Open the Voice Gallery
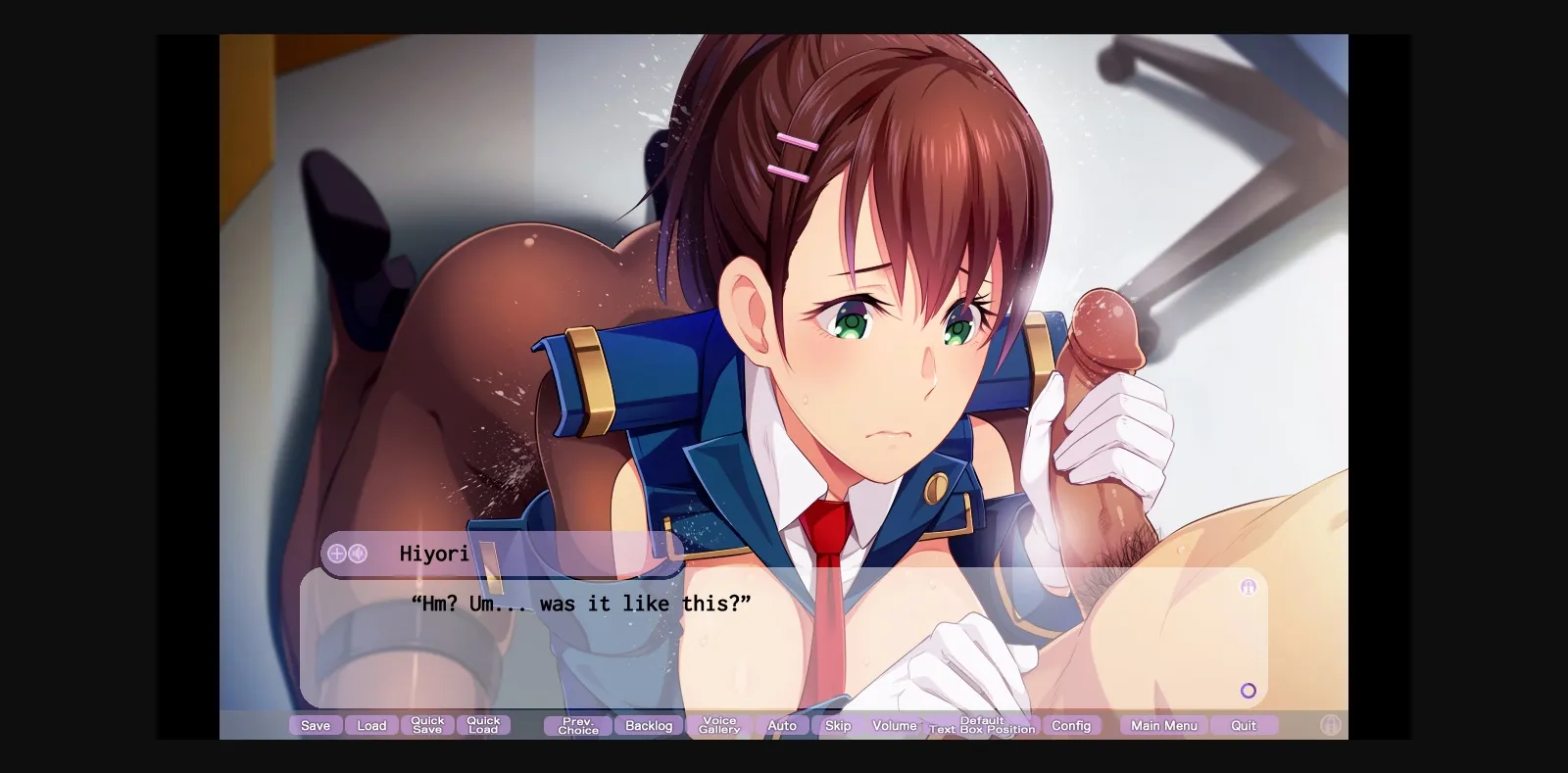Screen dimensions: 1568x773 [718, 725]
